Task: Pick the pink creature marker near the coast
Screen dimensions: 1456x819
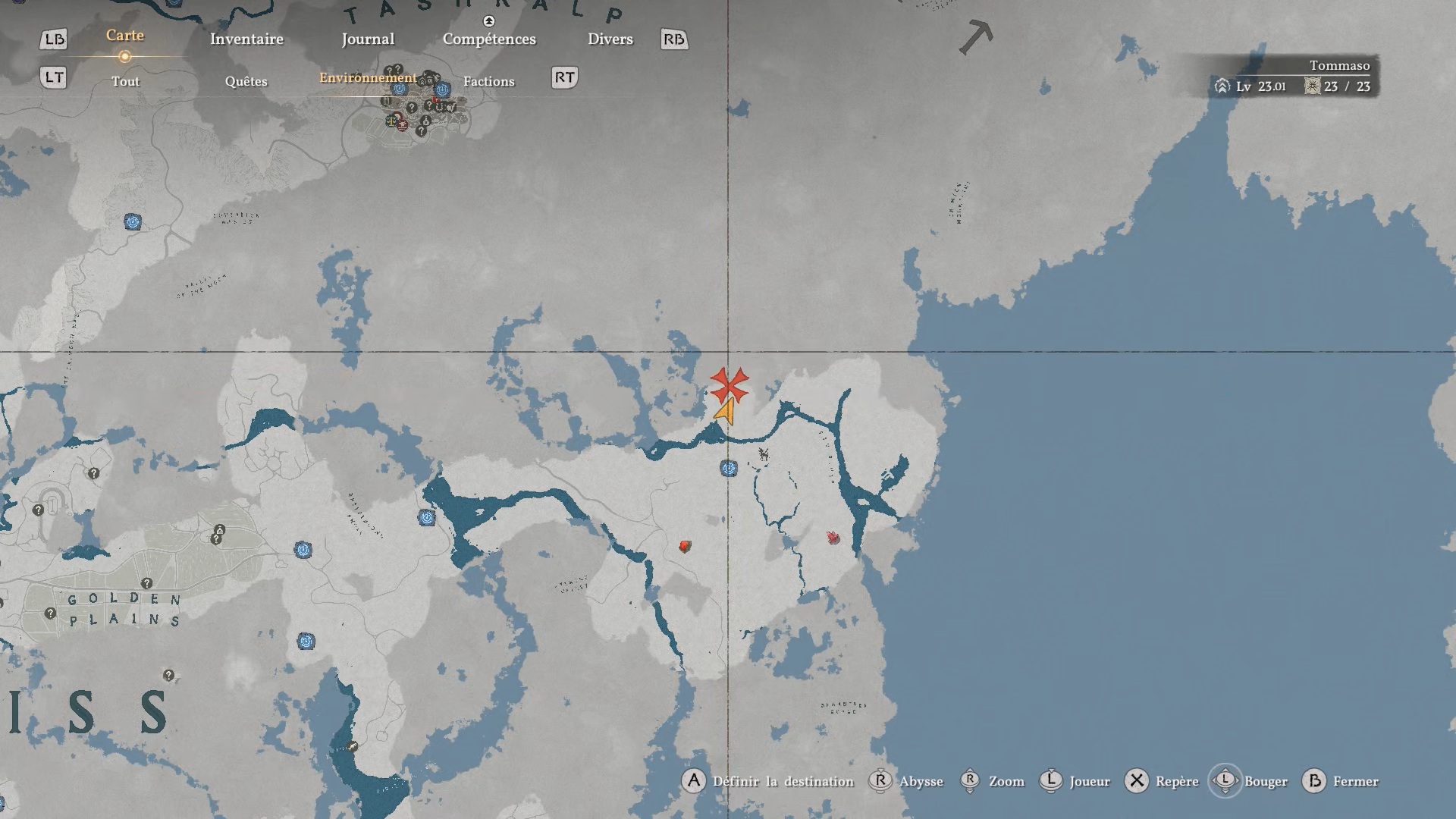Action: click(833, 538)
